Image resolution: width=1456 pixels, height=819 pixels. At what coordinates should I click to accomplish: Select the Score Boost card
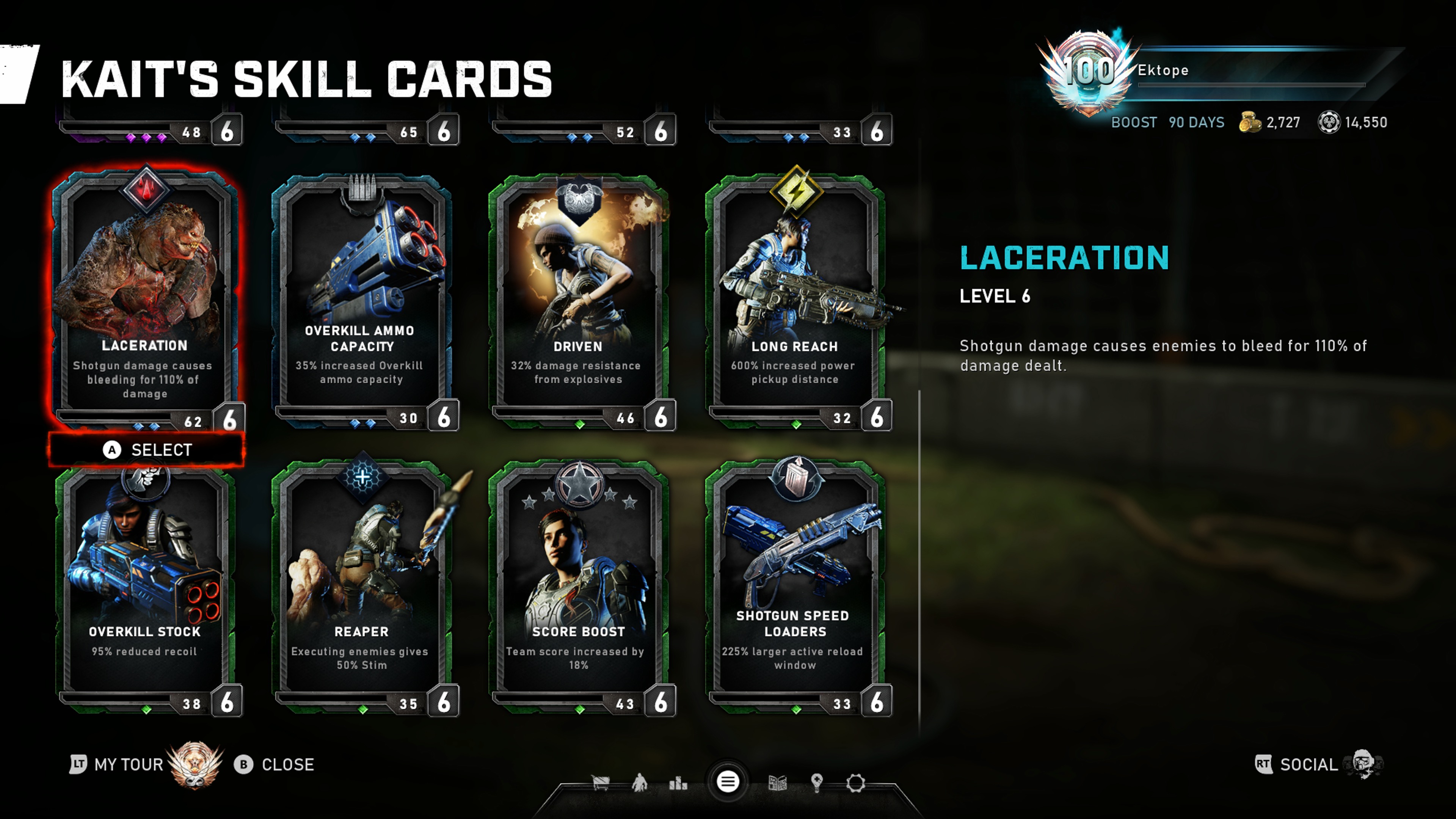(578, 588)
